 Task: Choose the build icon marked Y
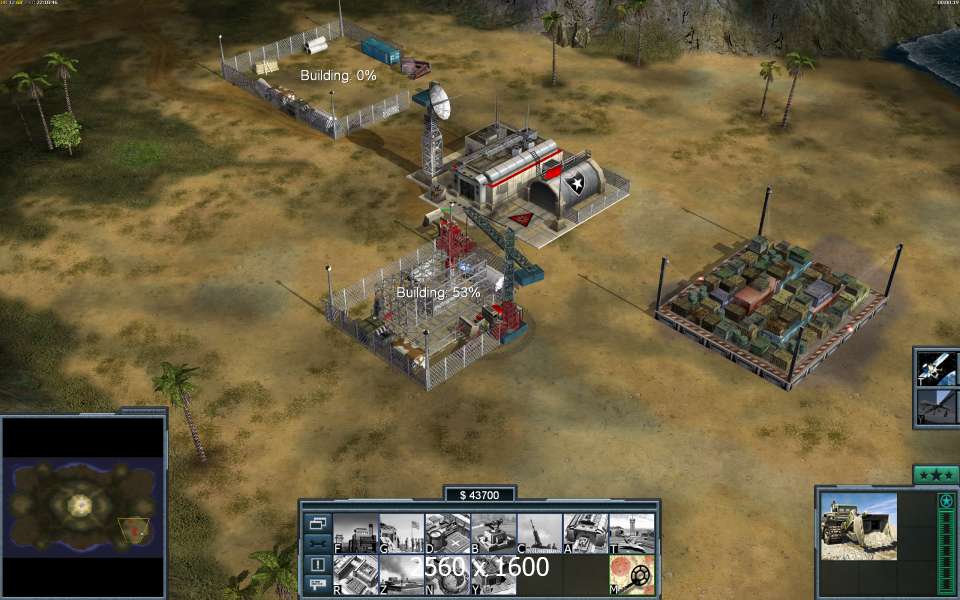pos(493,574)
